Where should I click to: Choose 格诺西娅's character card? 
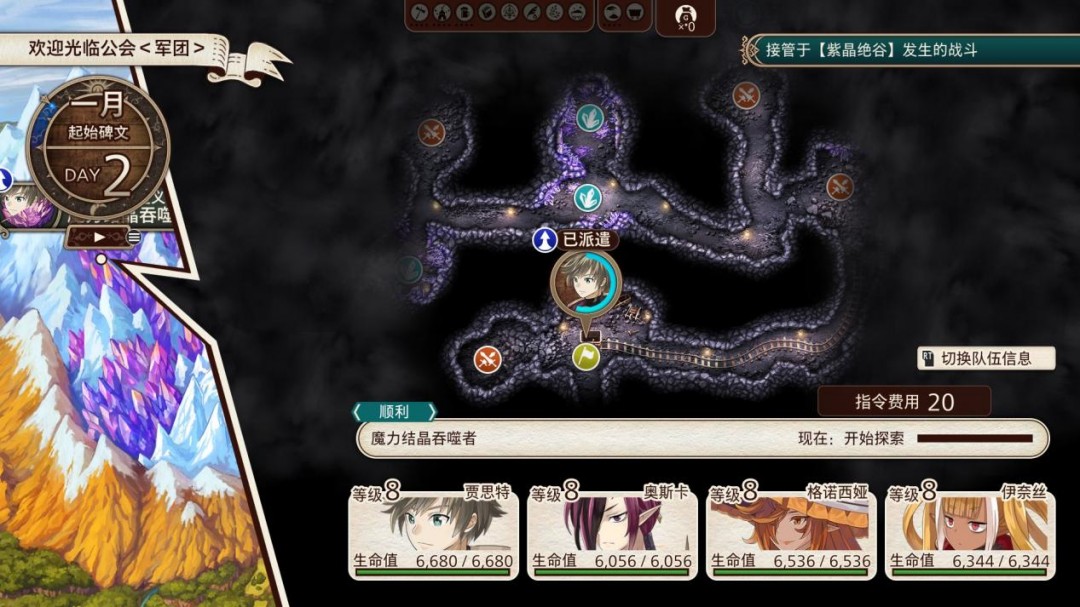click(791, 530)
